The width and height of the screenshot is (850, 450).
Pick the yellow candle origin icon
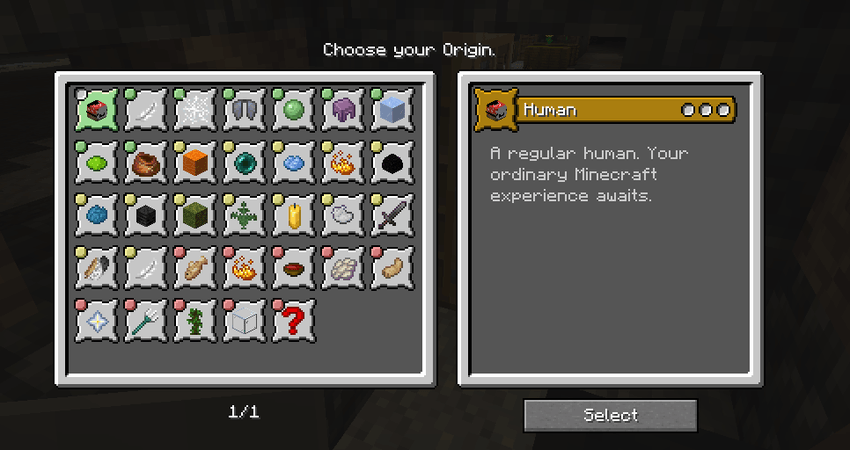[294, 215]
